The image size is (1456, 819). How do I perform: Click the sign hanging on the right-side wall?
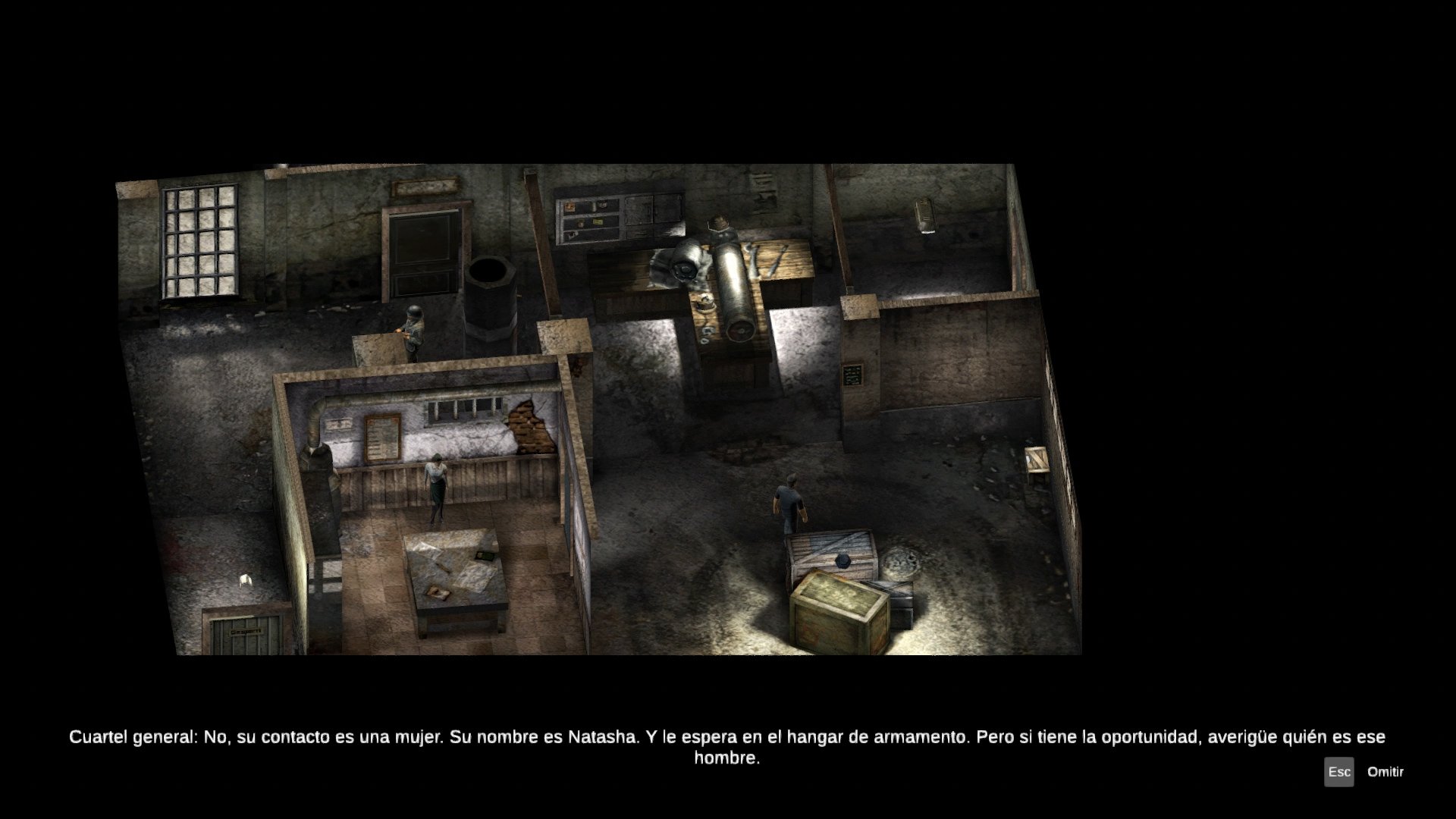(x=853, y=374)
